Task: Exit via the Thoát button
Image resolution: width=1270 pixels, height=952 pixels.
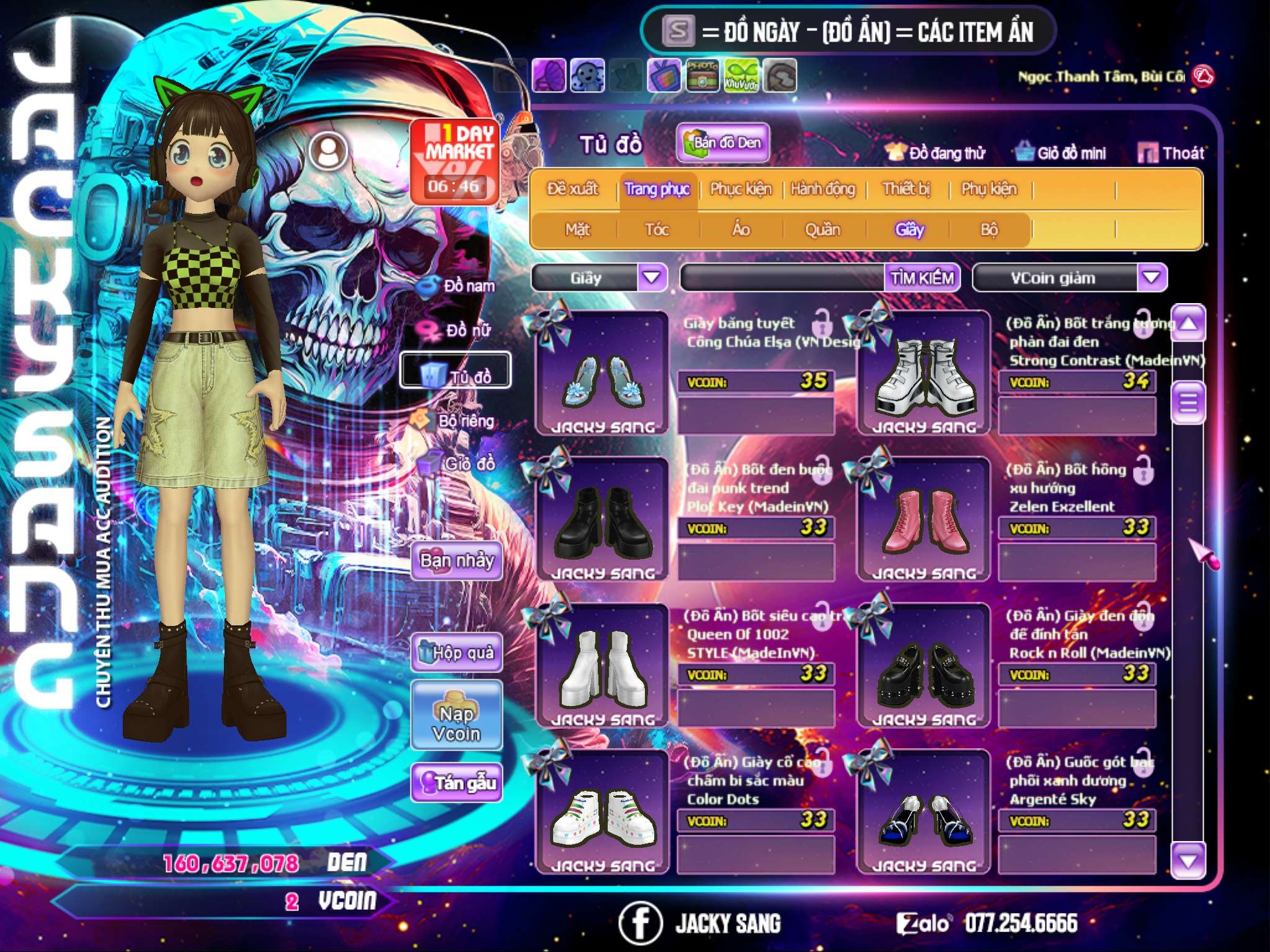Action: (1171, 153)
